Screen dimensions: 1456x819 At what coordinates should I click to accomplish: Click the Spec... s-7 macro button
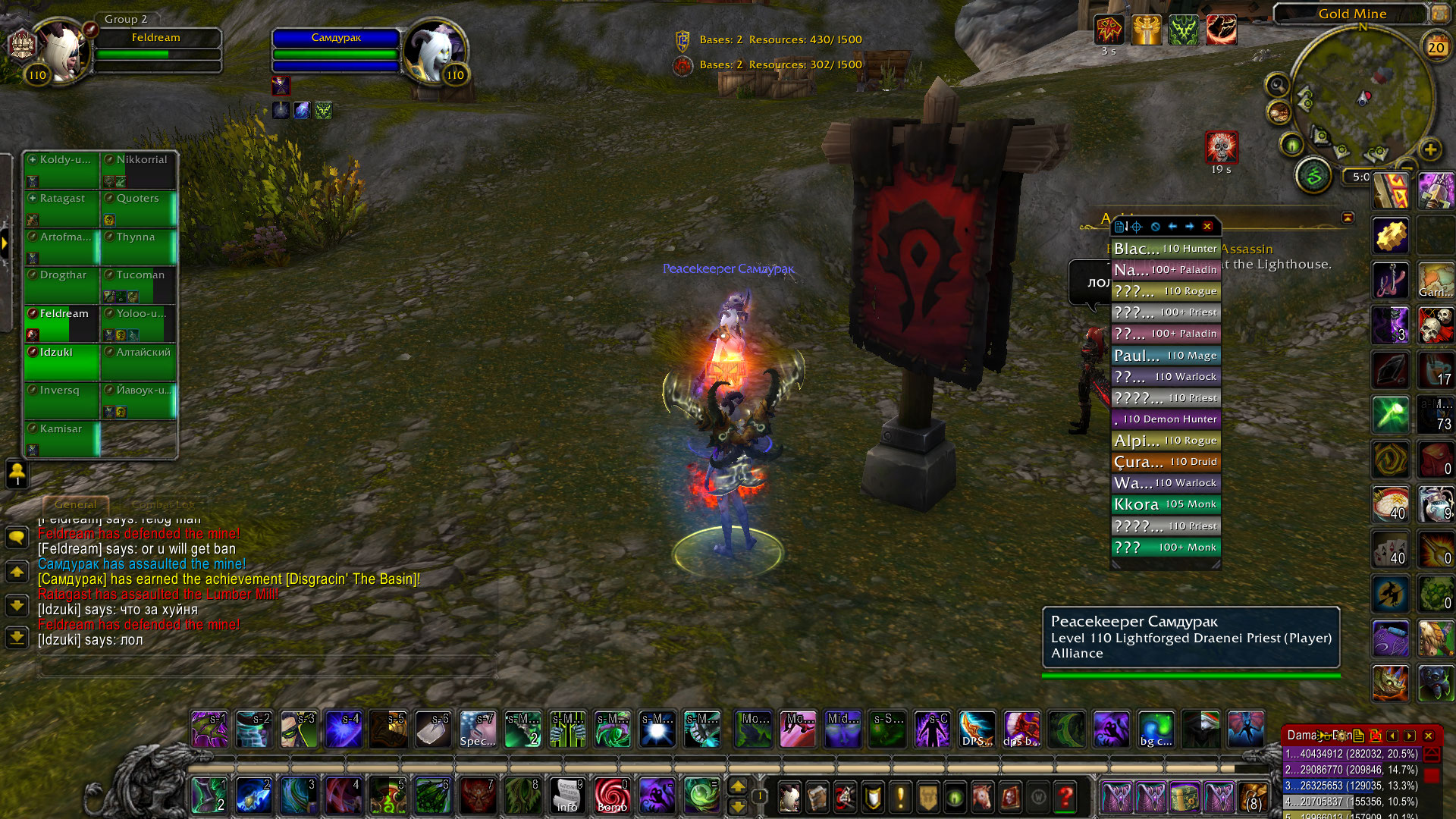(x=478, y=730)
